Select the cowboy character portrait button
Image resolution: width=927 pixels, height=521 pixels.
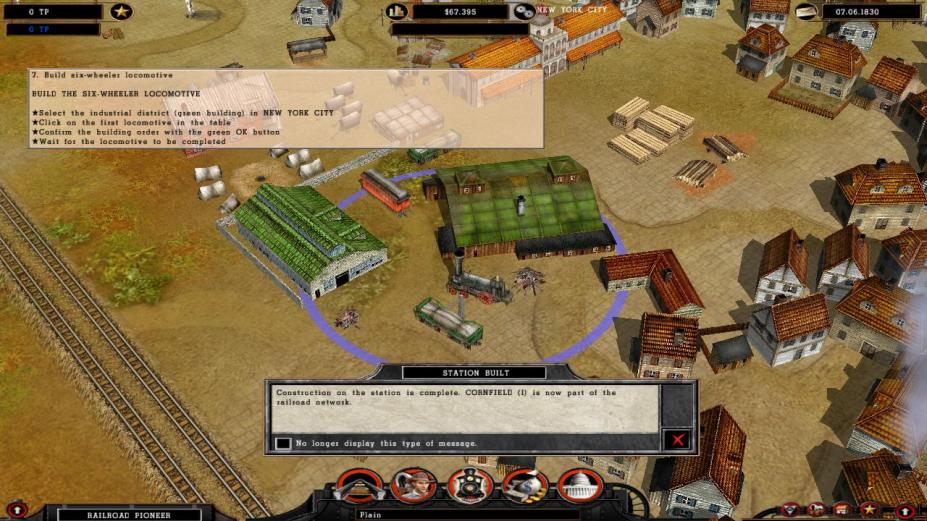click(x=413, y=486)
